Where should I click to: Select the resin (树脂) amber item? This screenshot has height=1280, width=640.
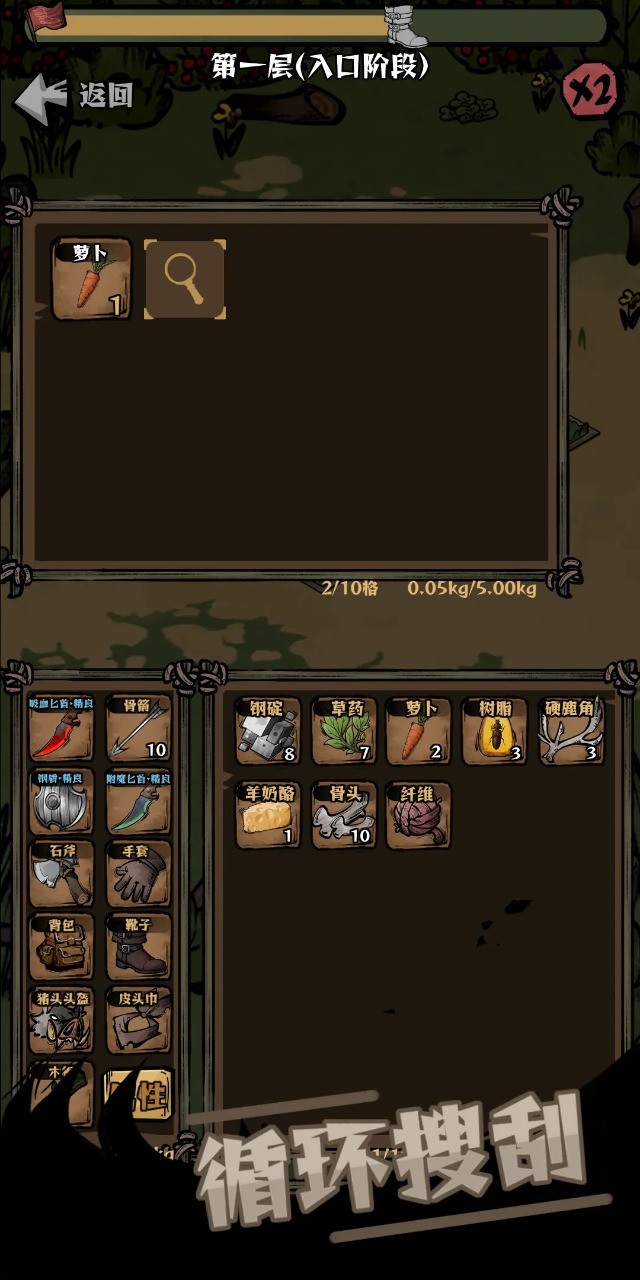494,731
